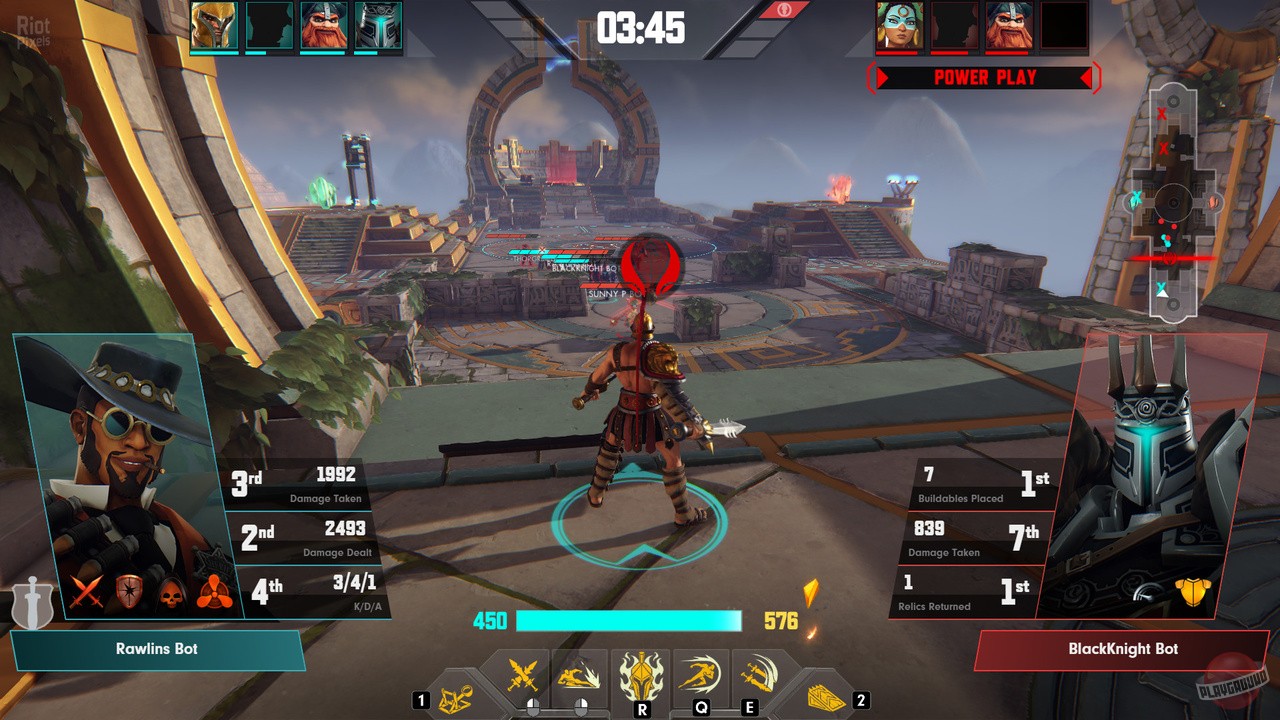Select the golden helmet teammate portrait

[x=213, y=26]
